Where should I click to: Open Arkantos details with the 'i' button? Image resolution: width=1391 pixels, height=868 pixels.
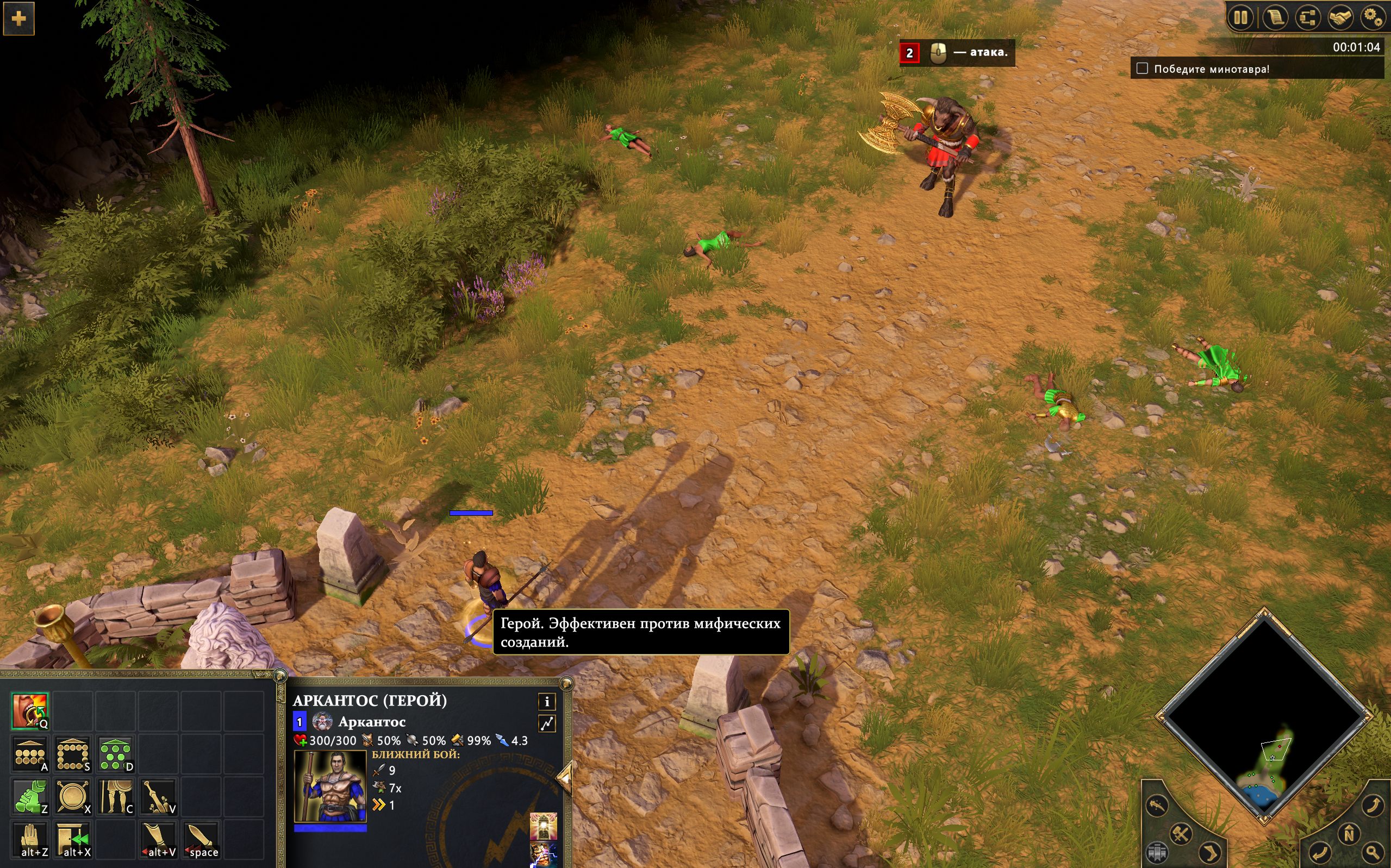548,702
